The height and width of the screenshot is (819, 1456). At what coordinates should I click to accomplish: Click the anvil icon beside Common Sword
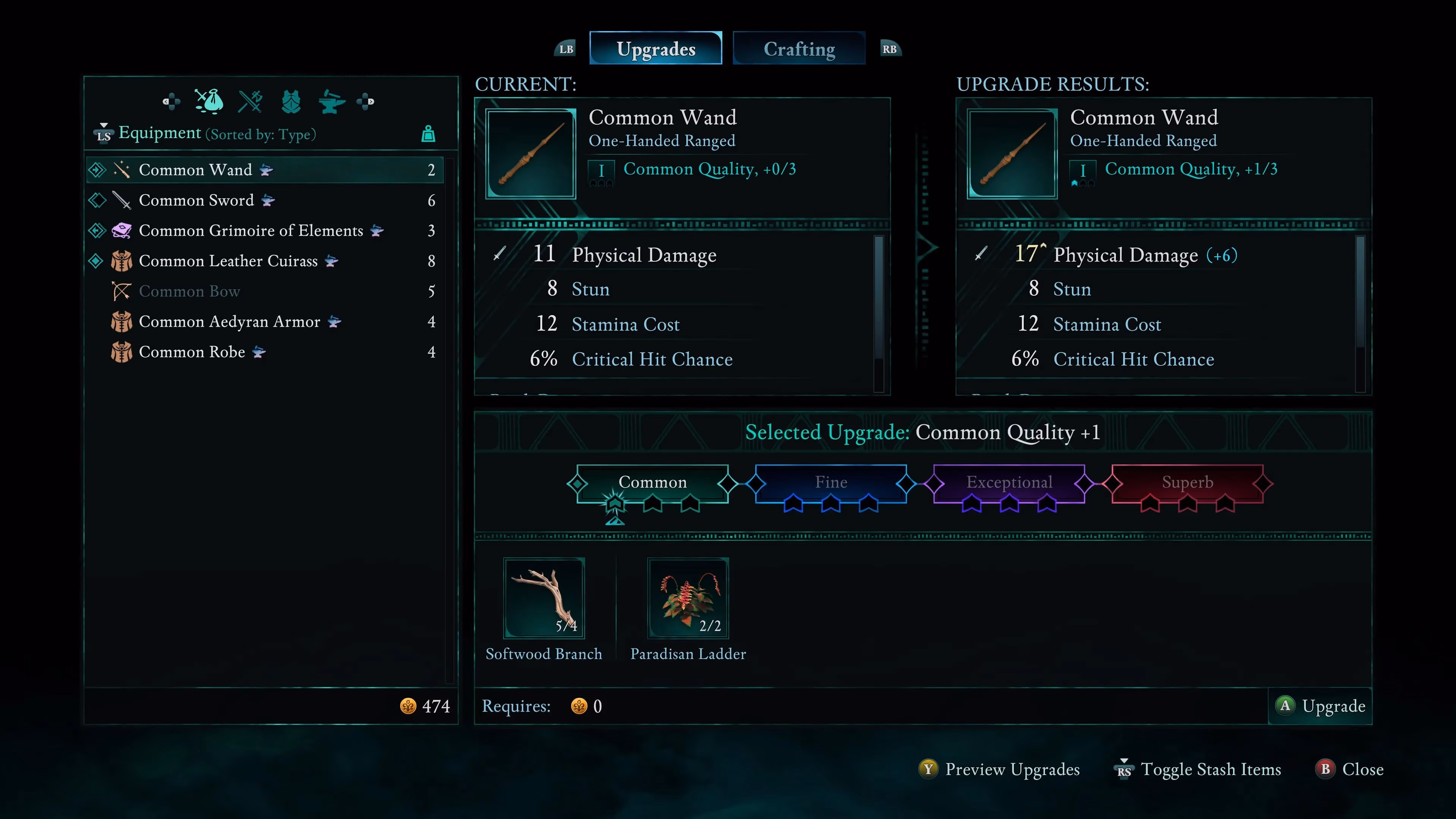pos(267,201)
